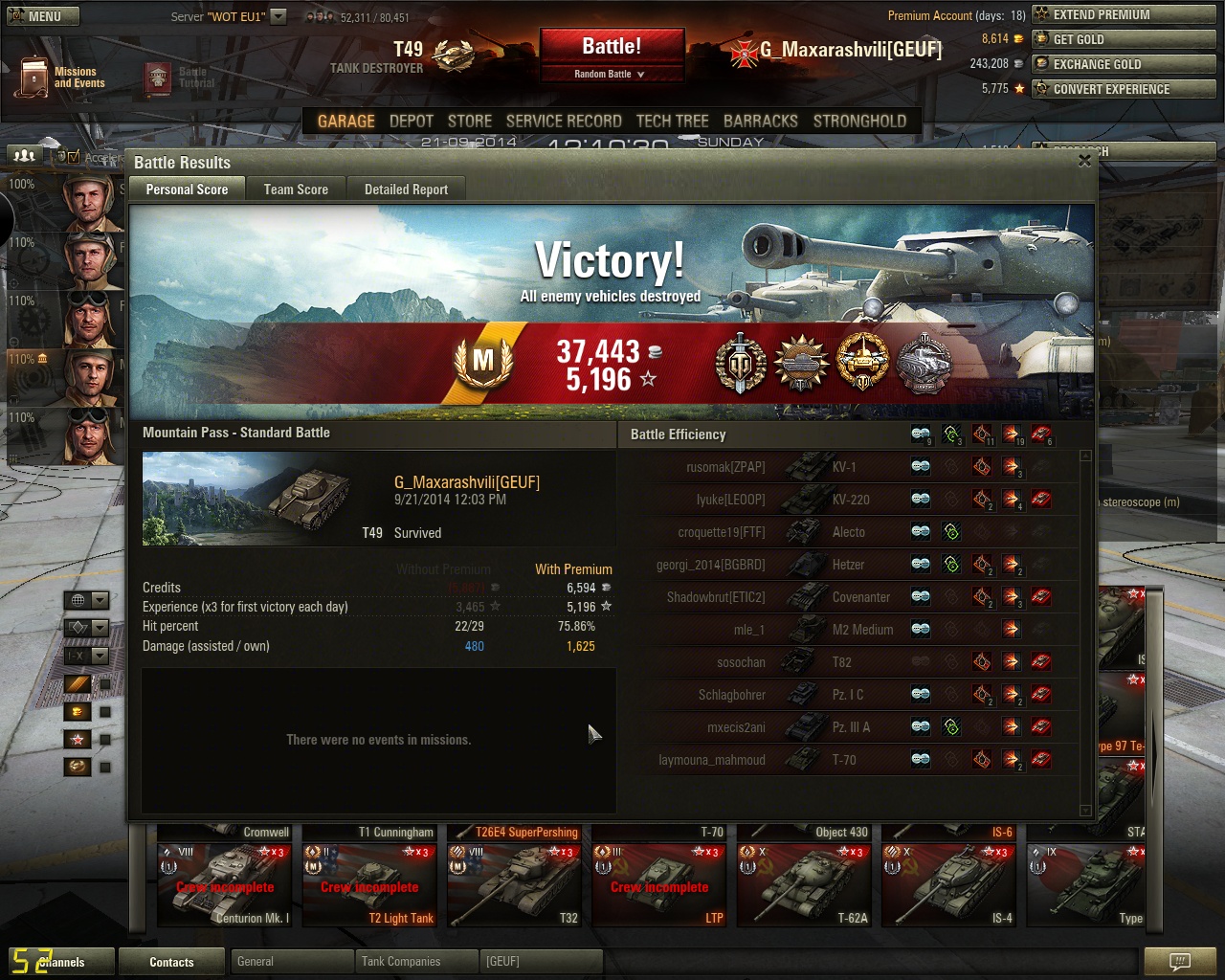
Task: Open the Depot section
Action: (x=412, y=122)
